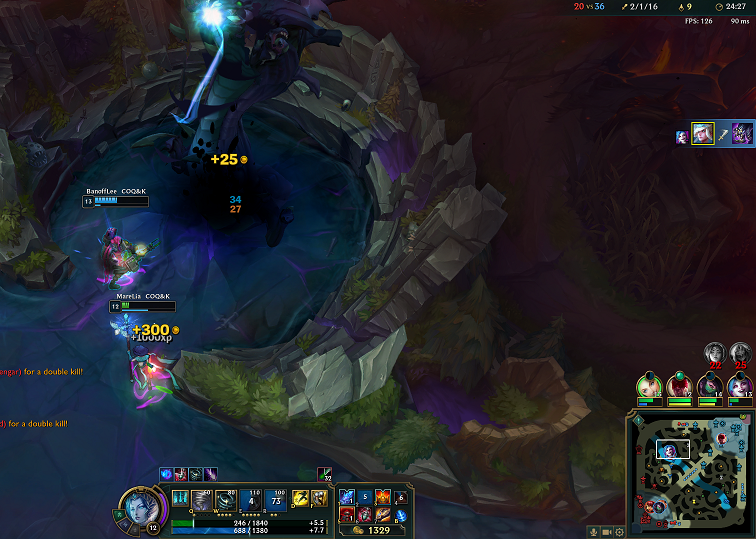Click the passive ability icon beside Q
The image size is (756, 539).
click(x=180, y=498)
